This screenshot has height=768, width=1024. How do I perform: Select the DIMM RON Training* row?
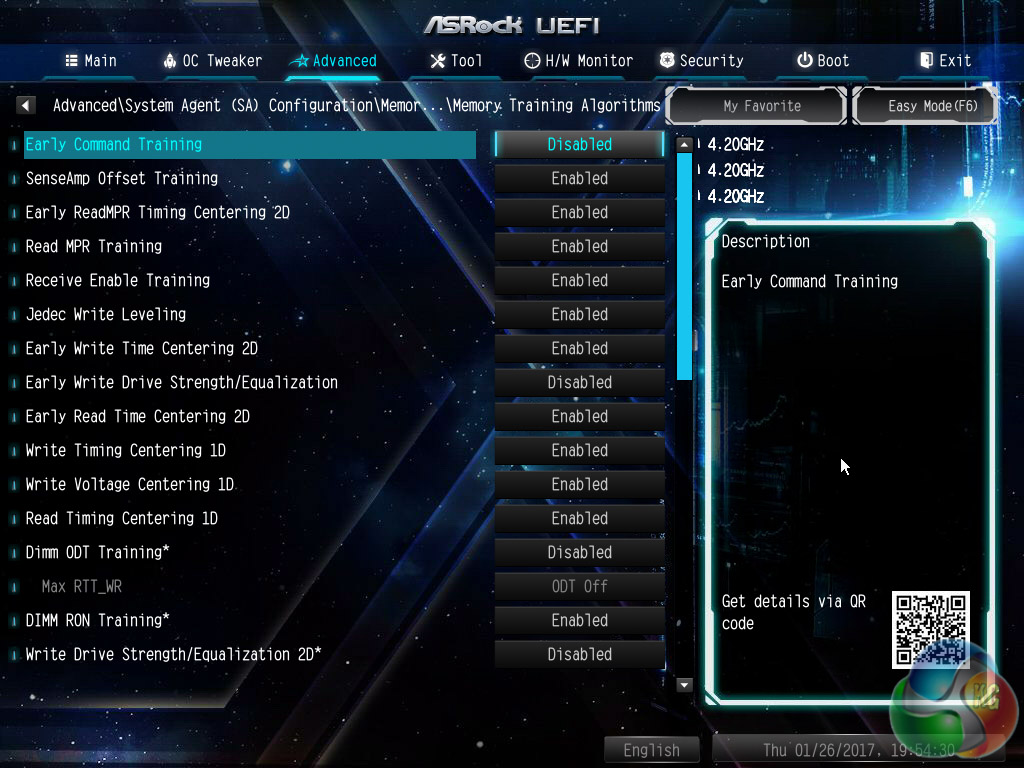click(x=97, y=620)
